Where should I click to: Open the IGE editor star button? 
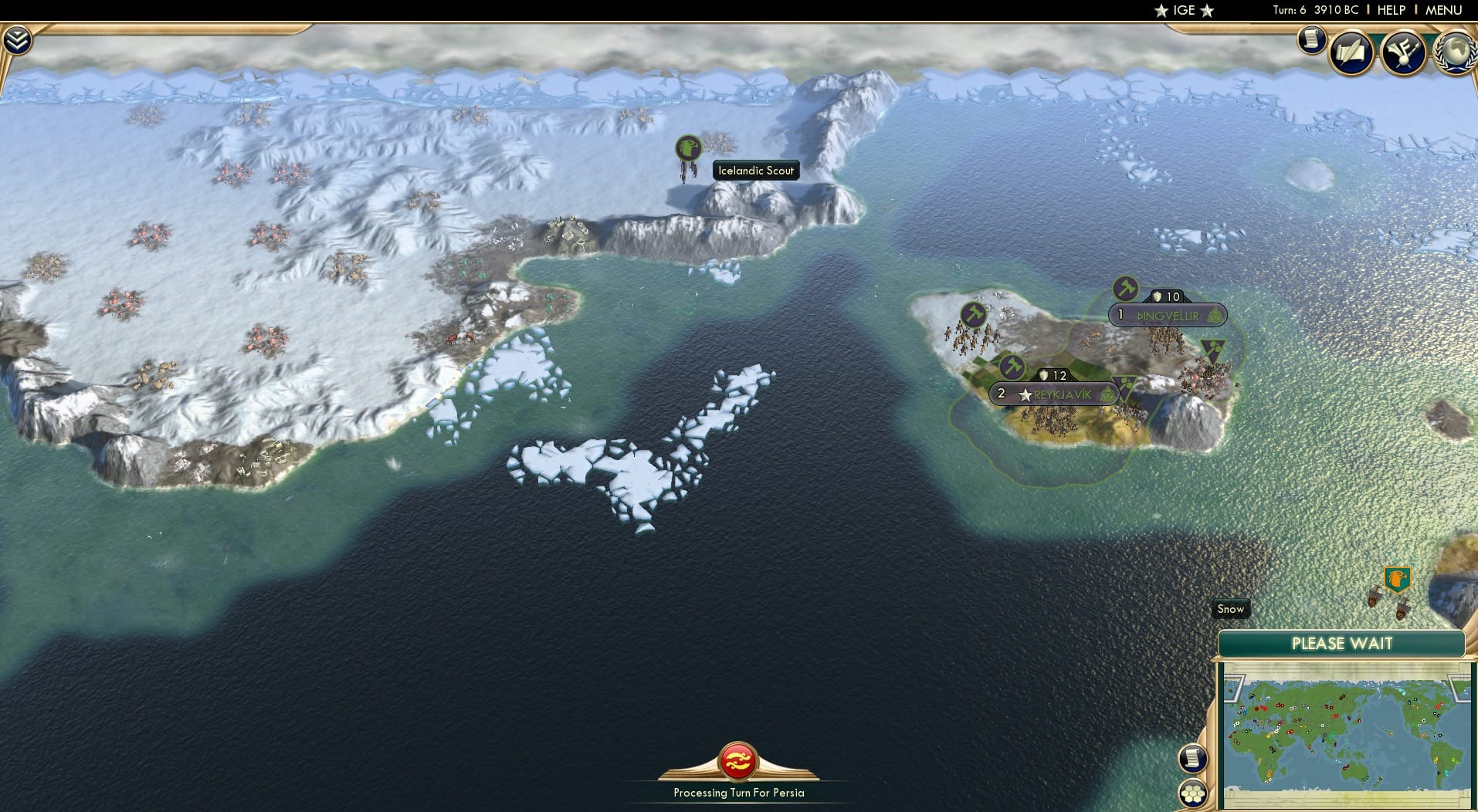[1184, 11]
